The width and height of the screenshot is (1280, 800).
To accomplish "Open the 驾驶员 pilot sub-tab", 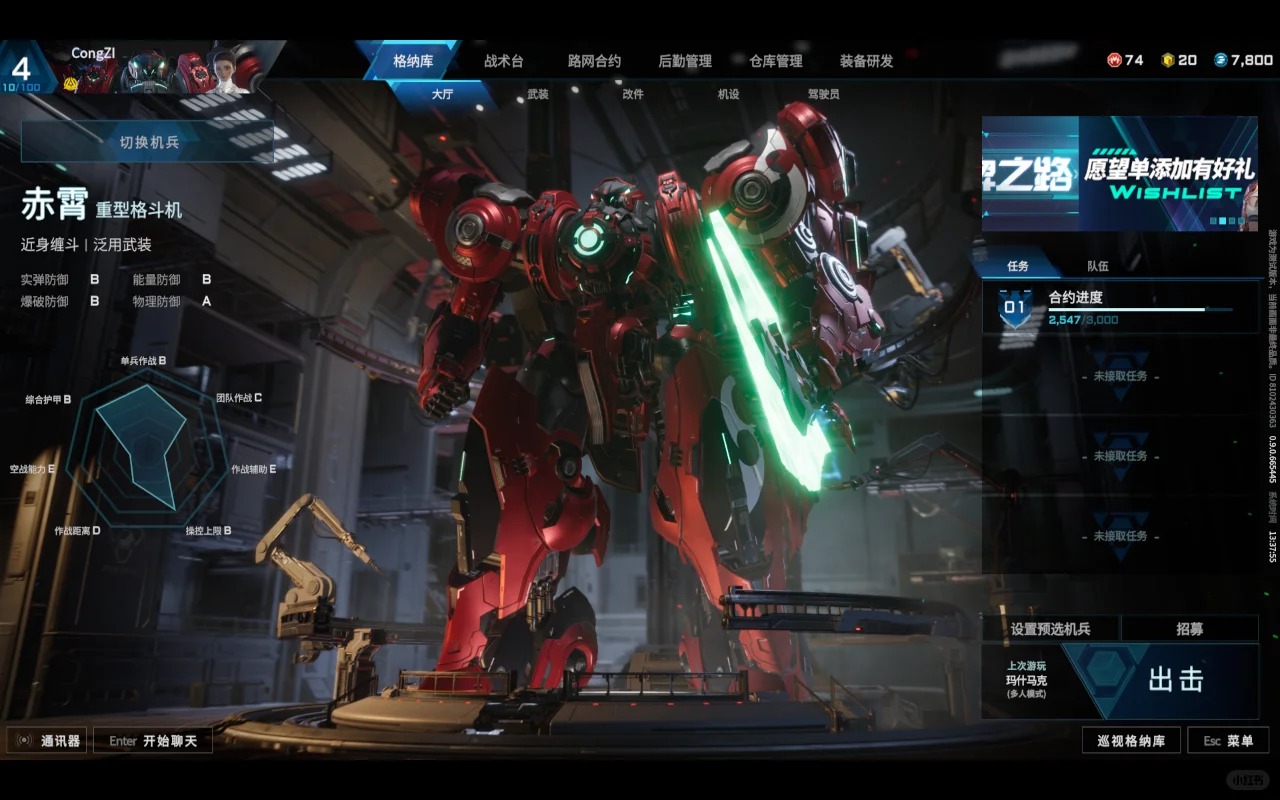I will 823,94.
